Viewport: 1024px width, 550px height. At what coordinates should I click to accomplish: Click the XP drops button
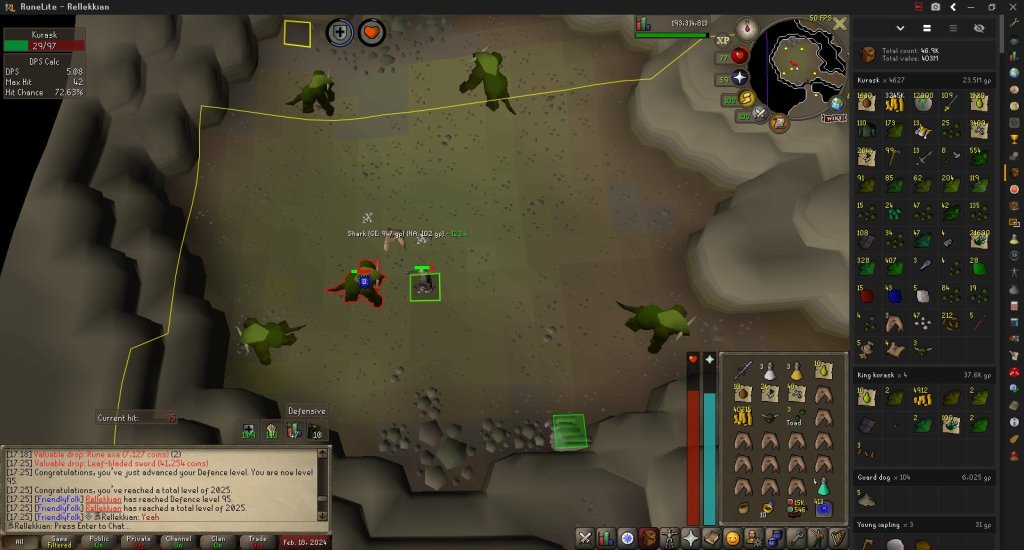724,40
